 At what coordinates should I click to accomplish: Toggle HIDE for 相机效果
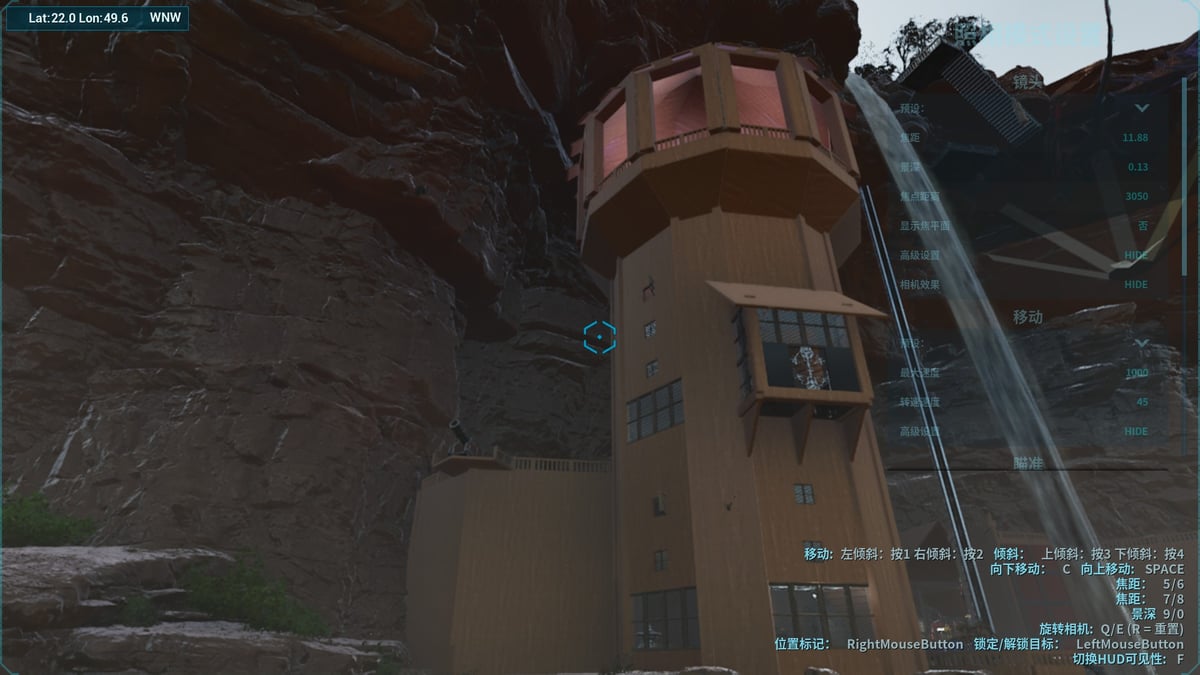tap(1136, 284)
